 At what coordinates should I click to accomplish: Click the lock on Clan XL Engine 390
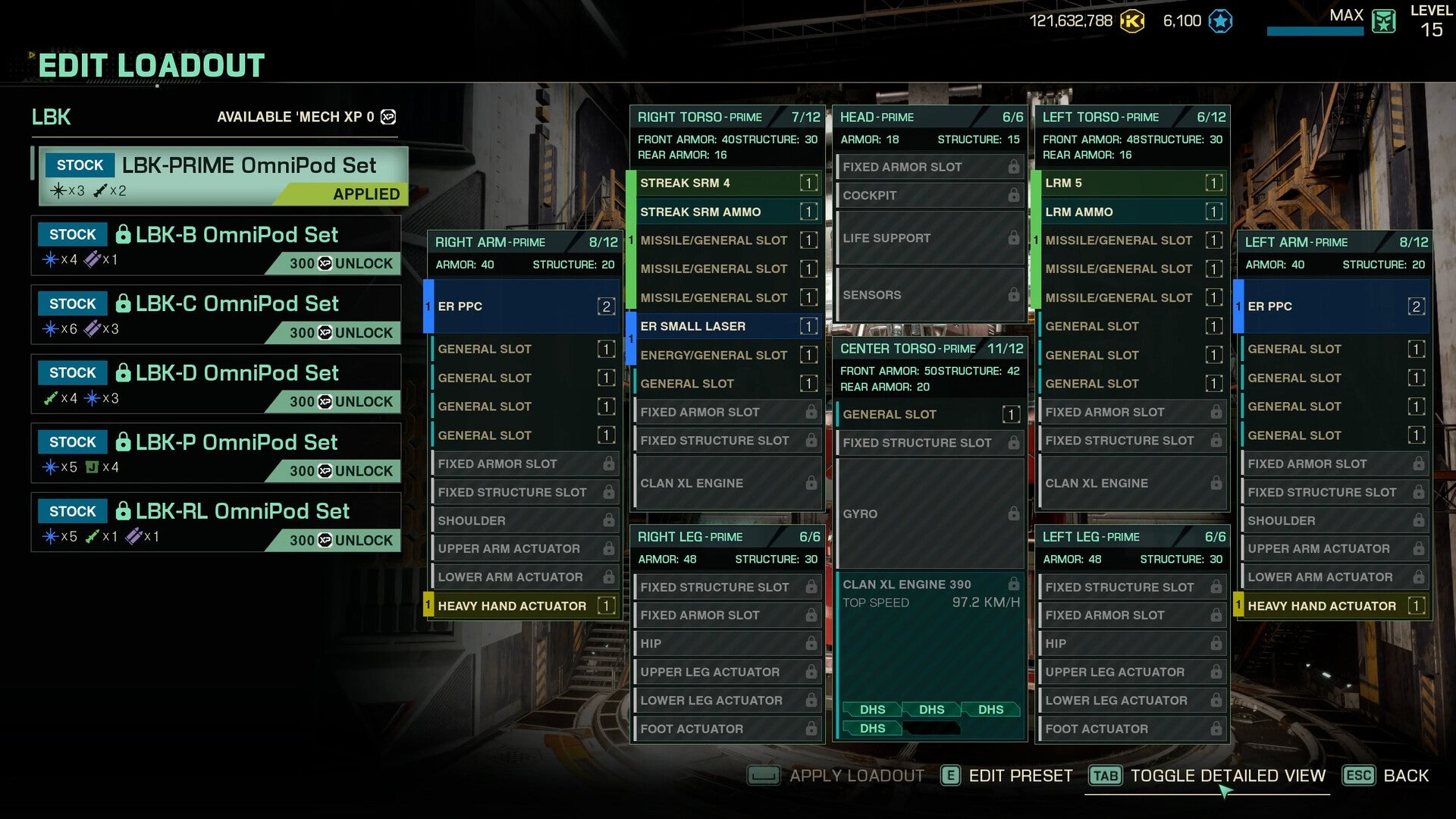(x=1014, y=585)
